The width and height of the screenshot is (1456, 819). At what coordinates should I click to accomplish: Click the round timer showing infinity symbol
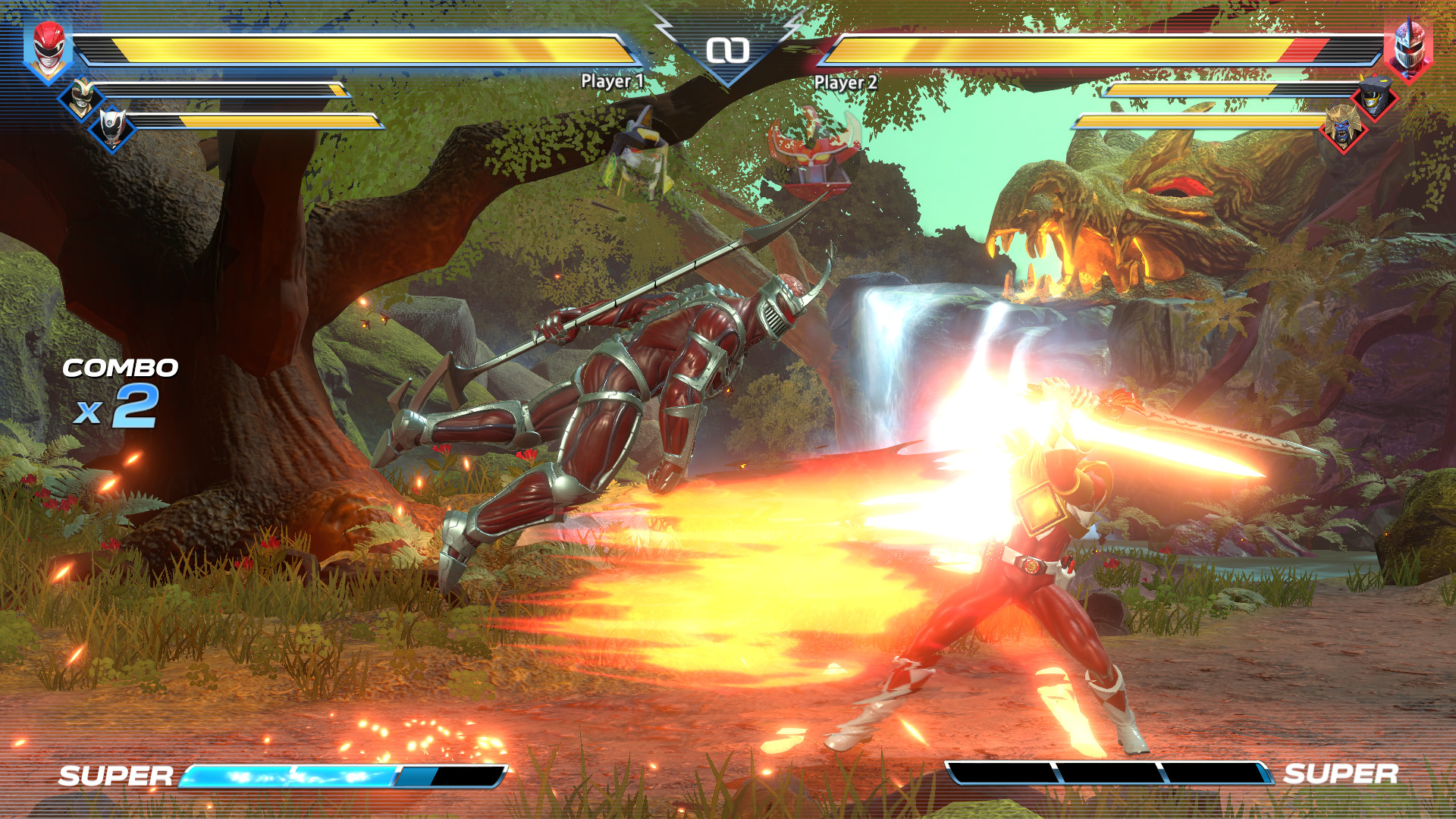click(728, 49)
